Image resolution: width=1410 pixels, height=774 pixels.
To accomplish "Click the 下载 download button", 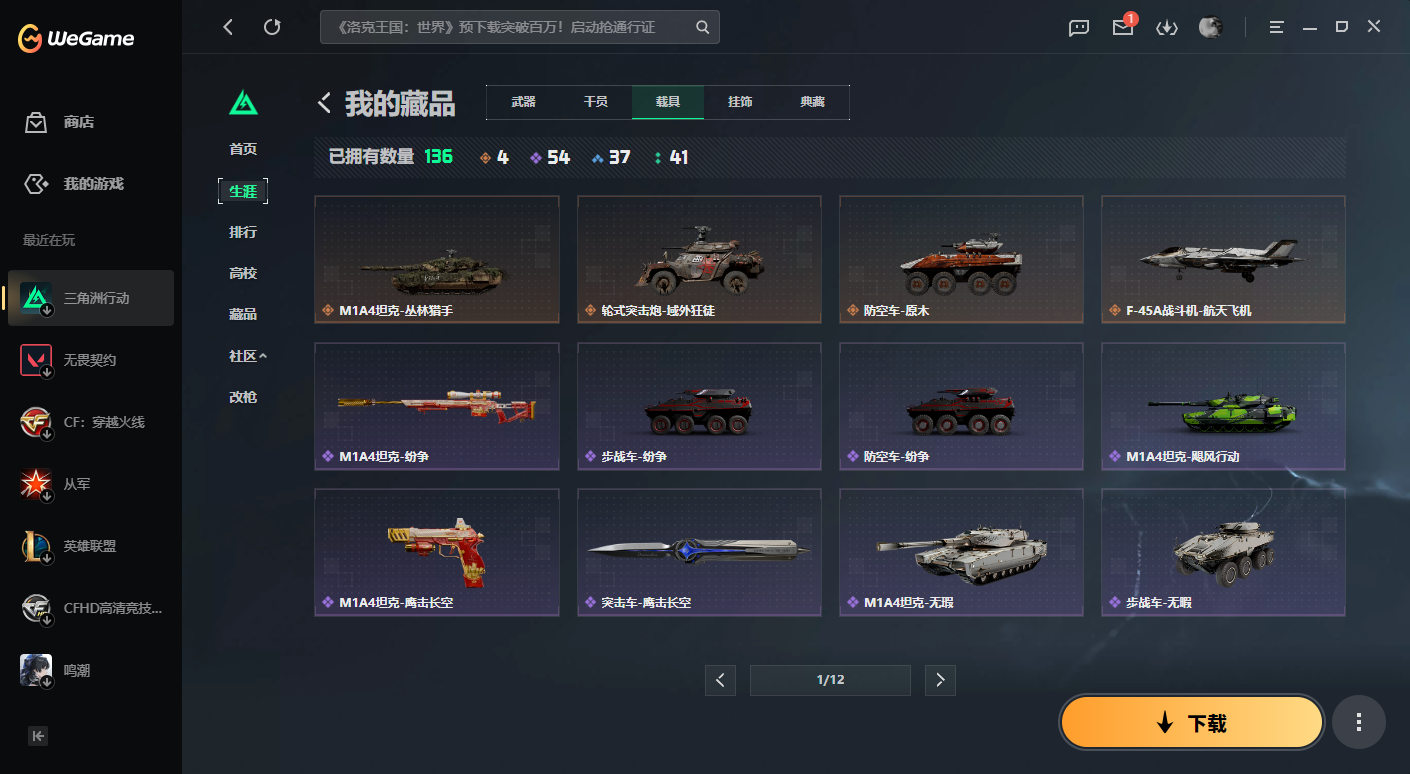I will (1191, 721).
